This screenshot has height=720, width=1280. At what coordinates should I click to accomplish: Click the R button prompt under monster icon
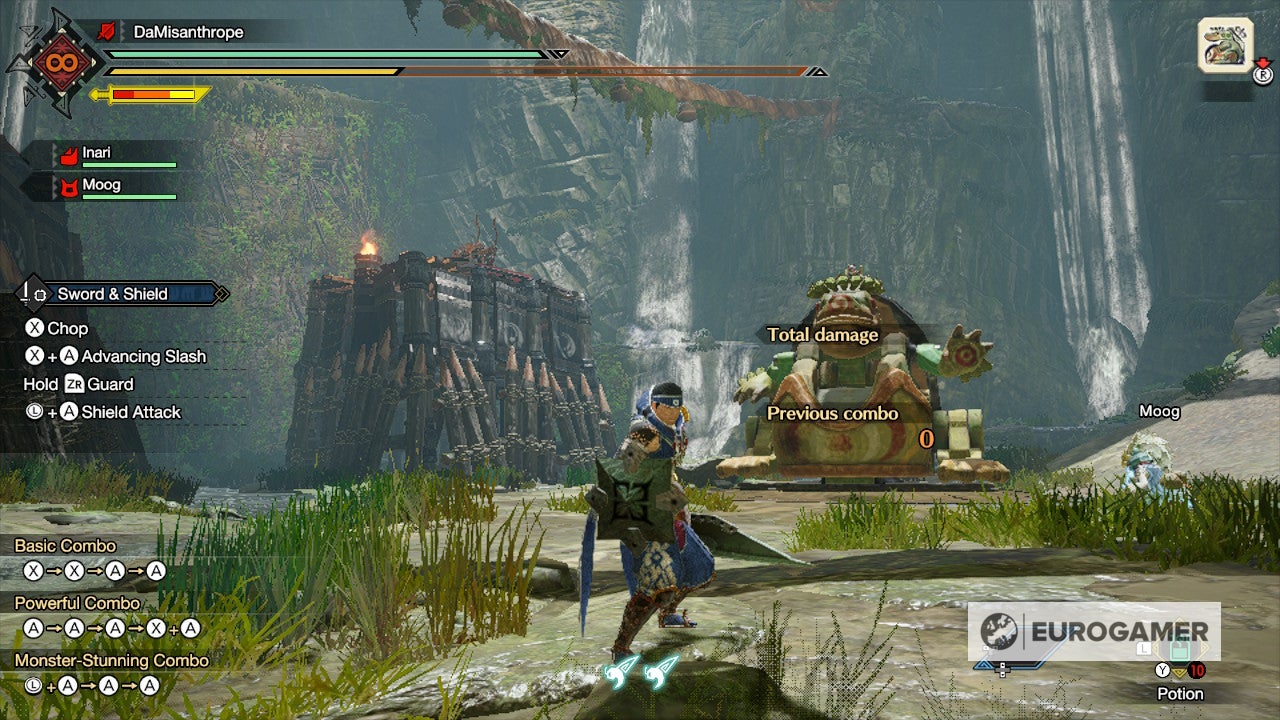click(1262, 73)
